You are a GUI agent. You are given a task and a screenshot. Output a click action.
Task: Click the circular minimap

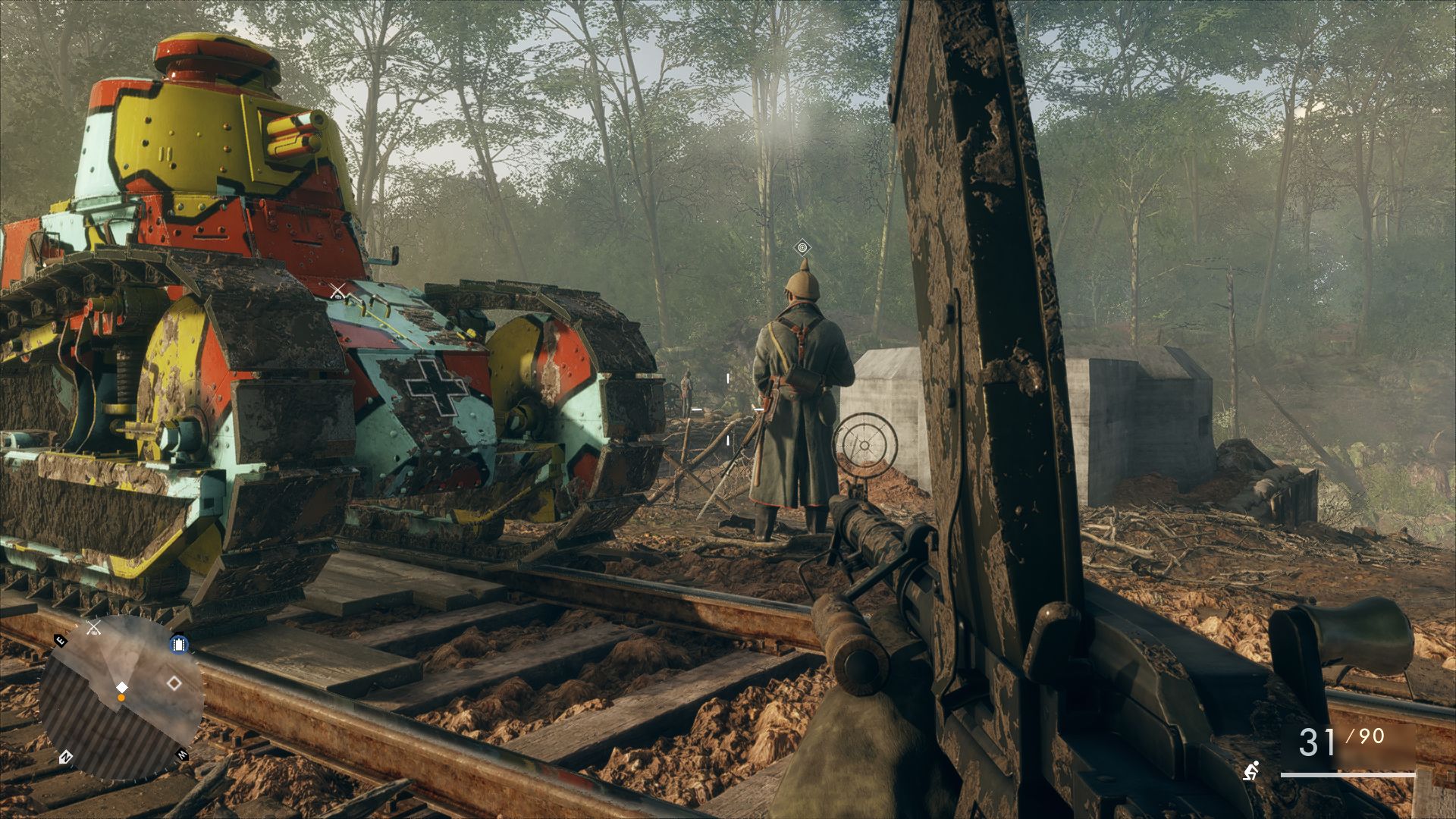pyautogui.click(x=121, y=698)
